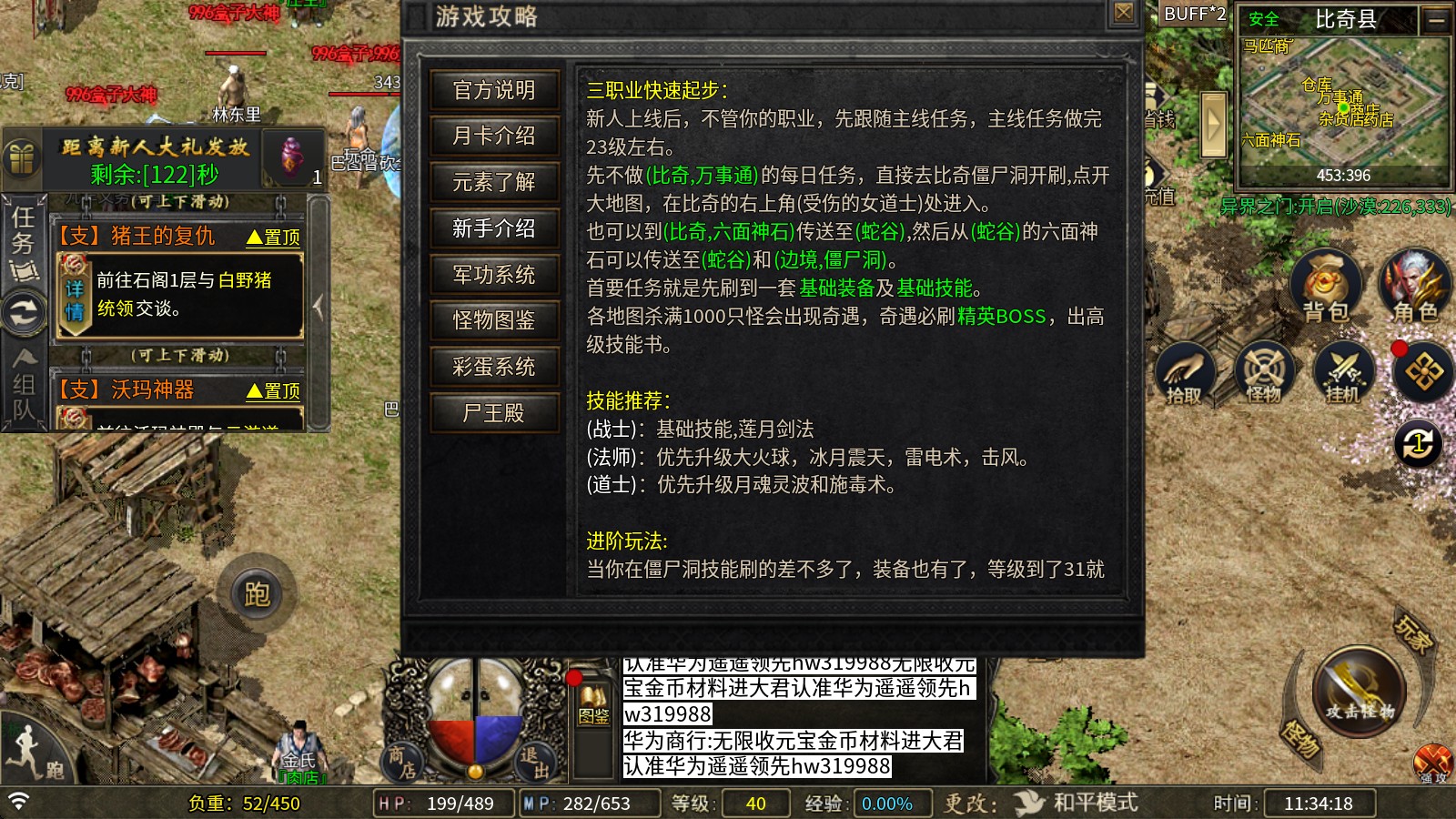Open the 怪物 monster icon
The image size is (1456, 819).
pos(1264,371)
